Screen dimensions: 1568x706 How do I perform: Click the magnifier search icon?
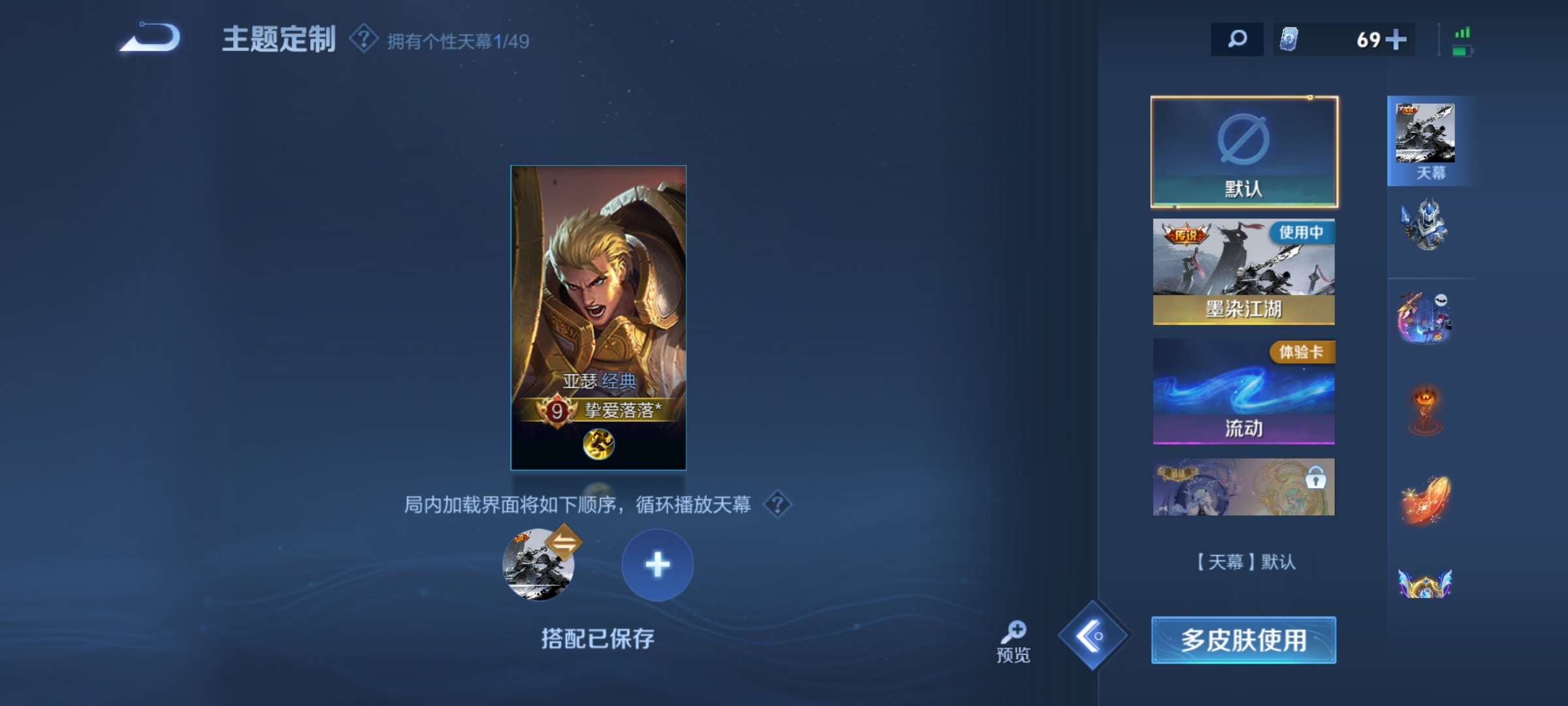coord(1236,41)
